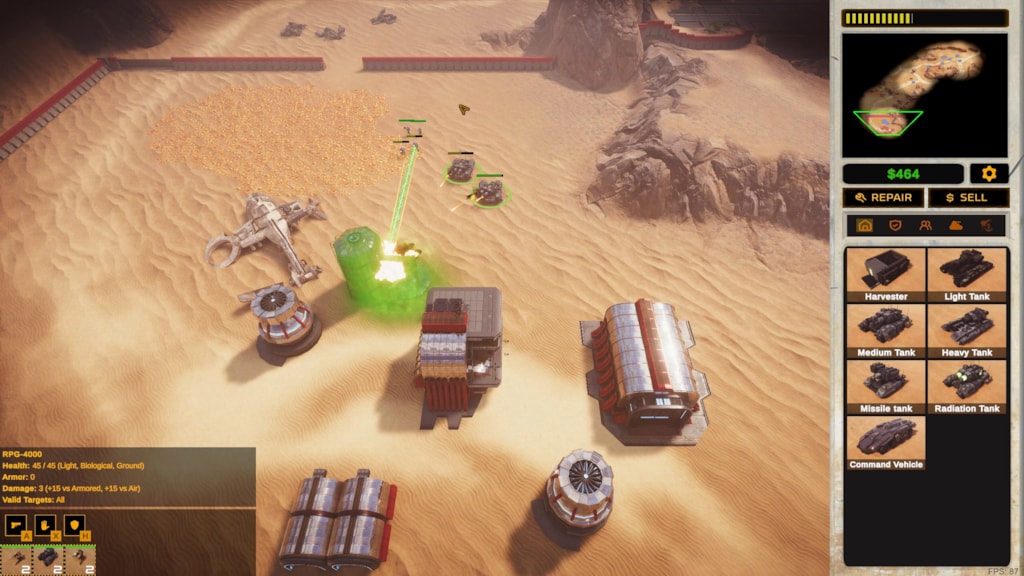This screenshot has width=1024, height=576.
Task: Activate the Repair button
Action: pos(883,198)
